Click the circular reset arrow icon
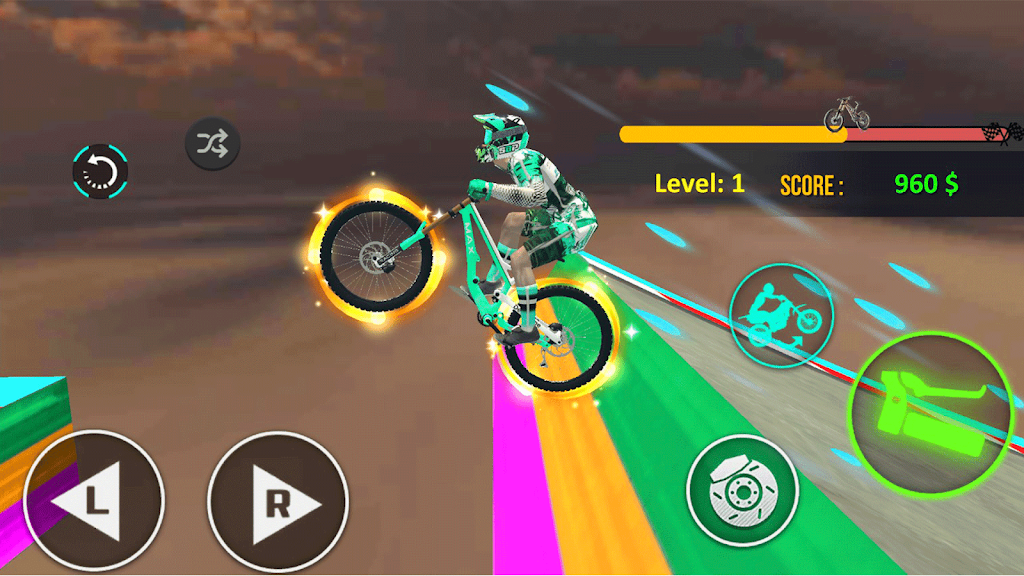 click(100, 171)
